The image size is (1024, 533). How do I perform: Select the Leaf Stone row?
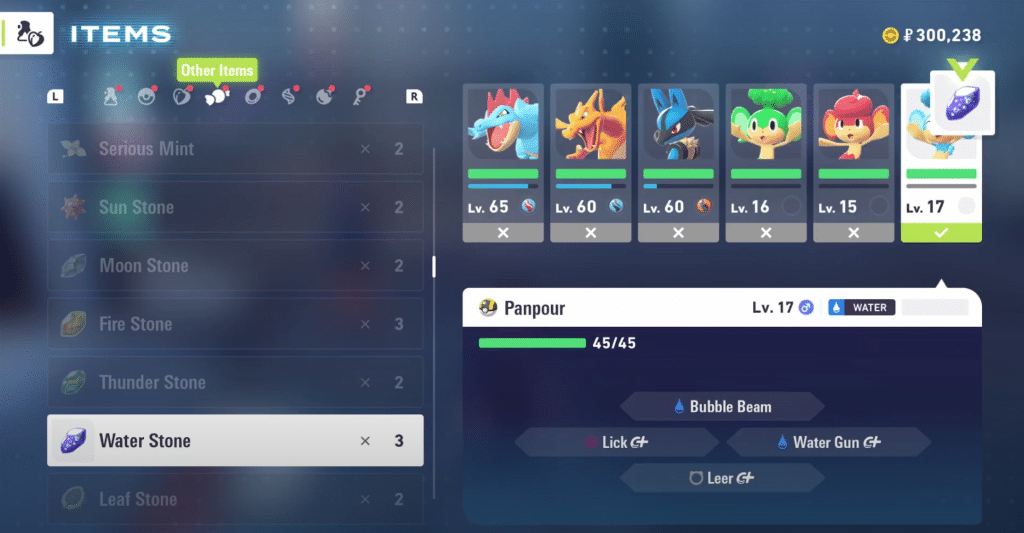pos(235,498)
